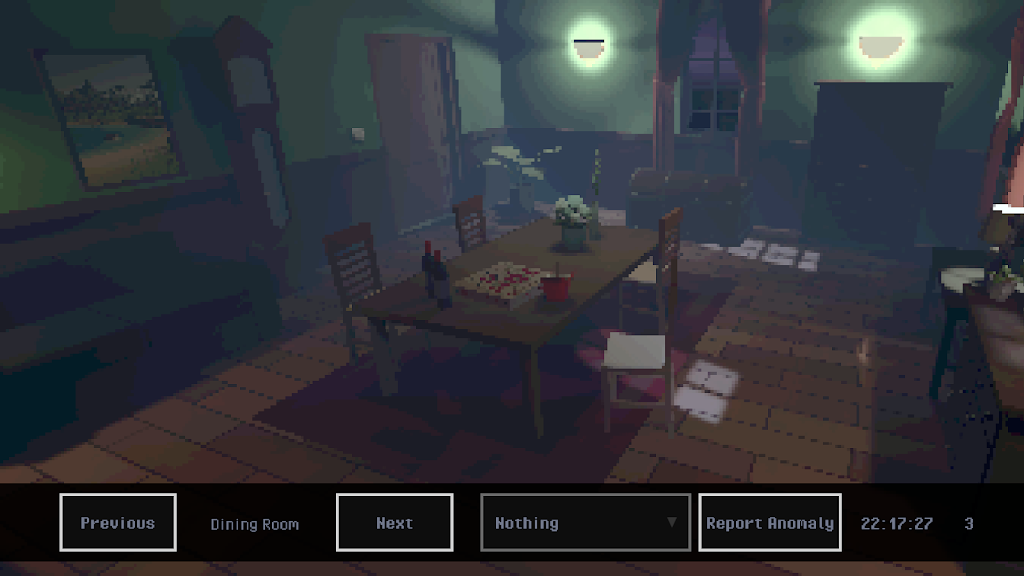Switch to the Next room camera
This screenshot has height=576, width=1024.
(x=394, y=522)
